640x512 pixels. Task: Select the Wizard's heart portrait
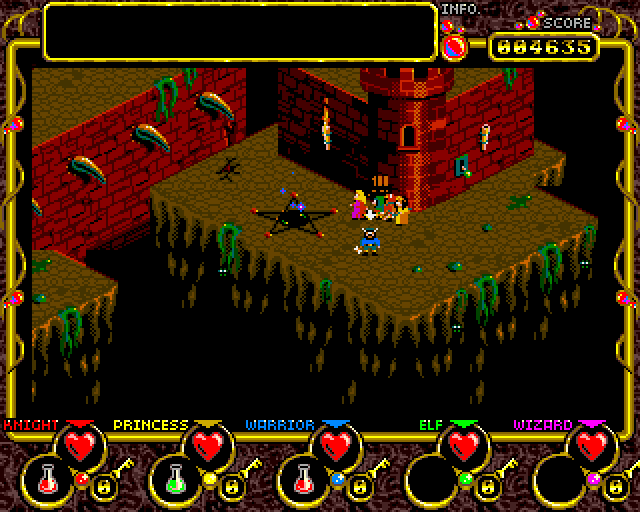592,445
